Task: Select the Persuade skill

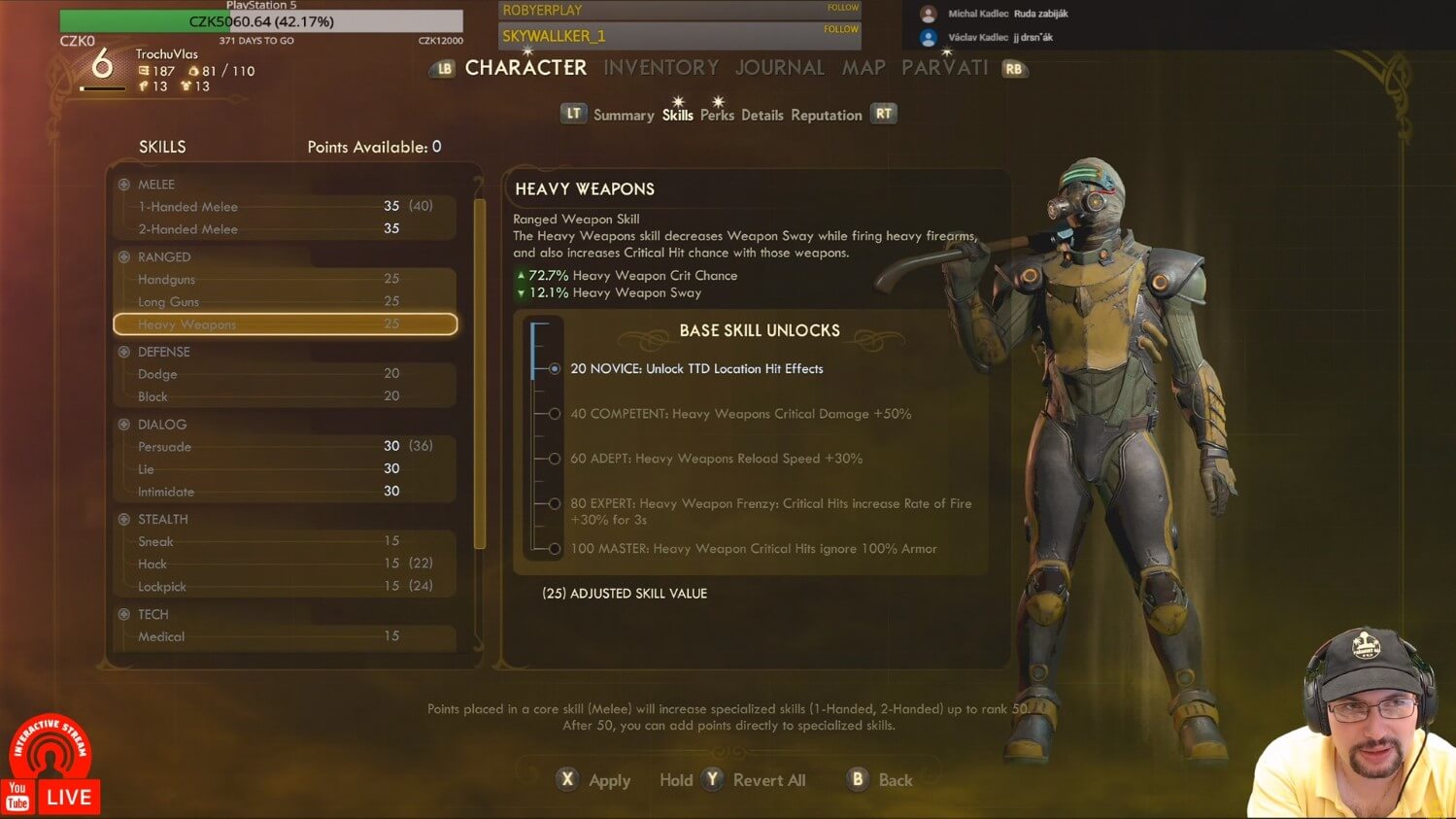Action: [x=285, y=447]
